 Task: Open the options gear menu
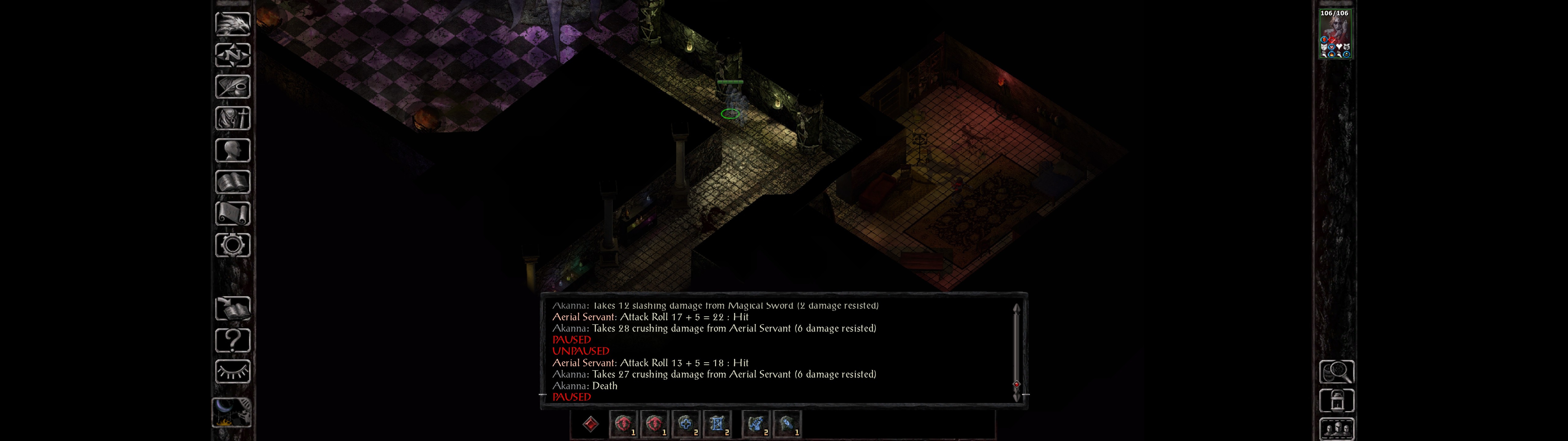click(x=232, y=245)
